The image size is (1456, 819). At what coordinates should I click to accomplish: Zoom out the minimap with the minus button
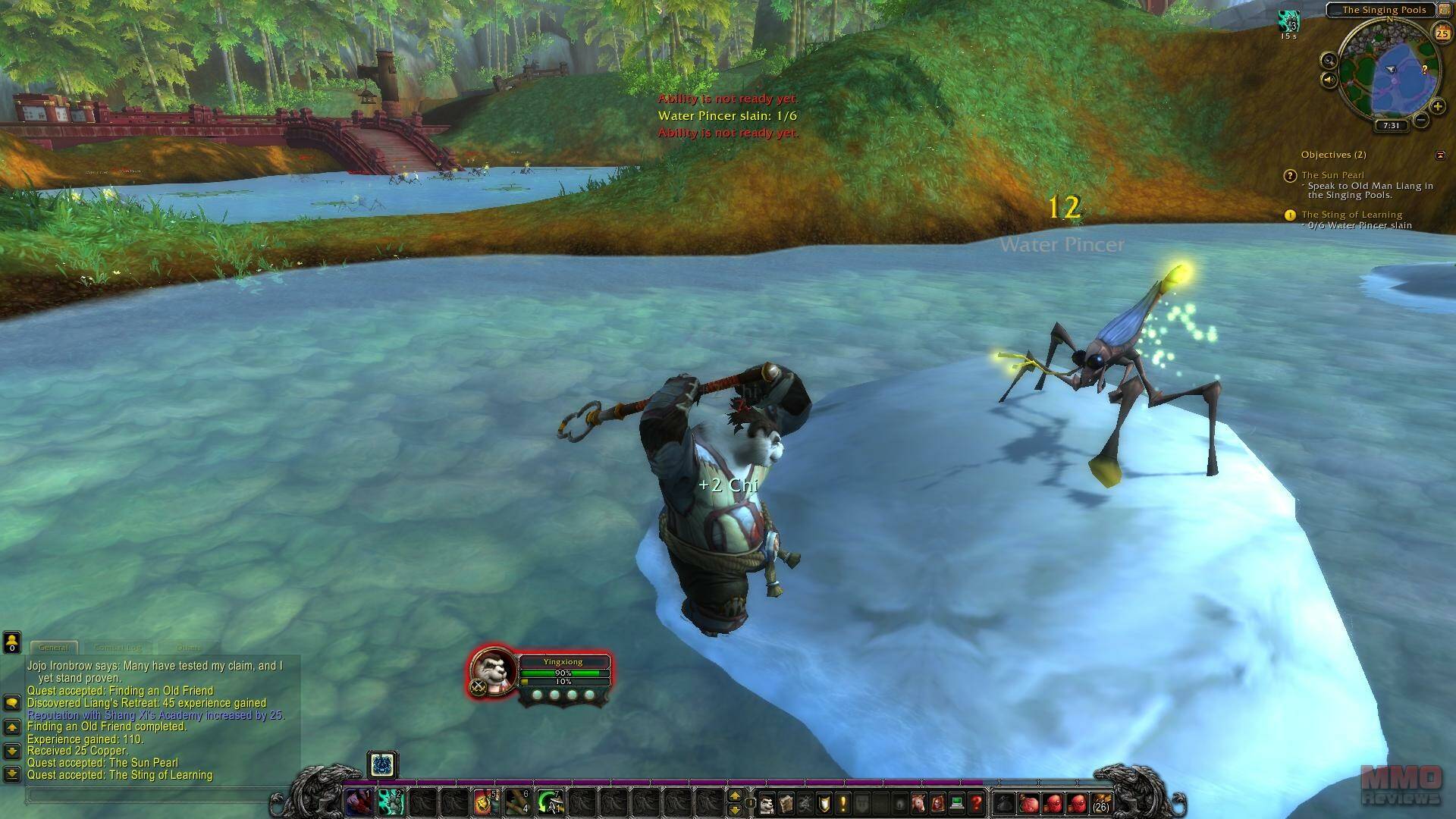(x=1421, y=120)
